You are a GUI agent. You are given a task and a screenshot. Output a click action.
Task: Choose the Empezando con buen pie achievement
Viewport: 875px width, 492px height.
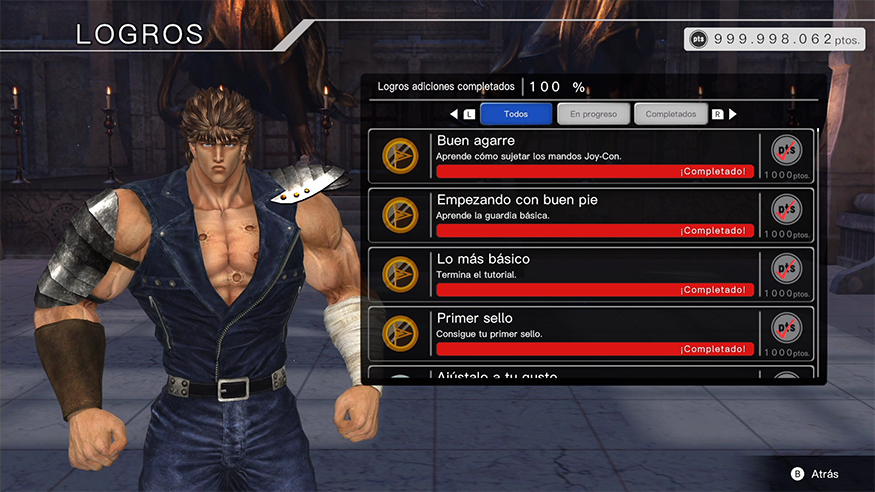click(x=592, y=214)
